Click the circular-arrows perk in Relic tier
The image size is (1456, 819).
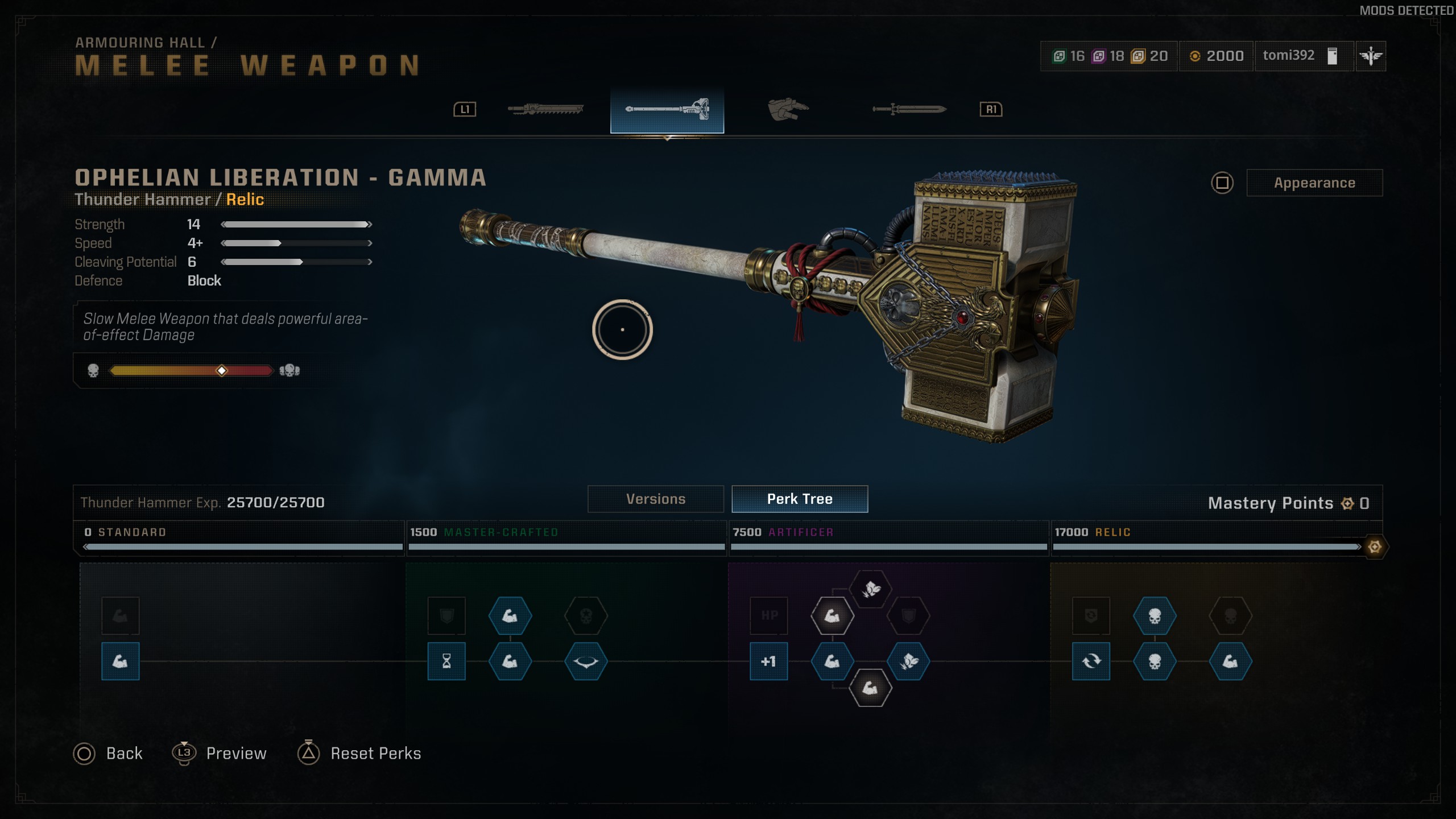(1091, 661)
